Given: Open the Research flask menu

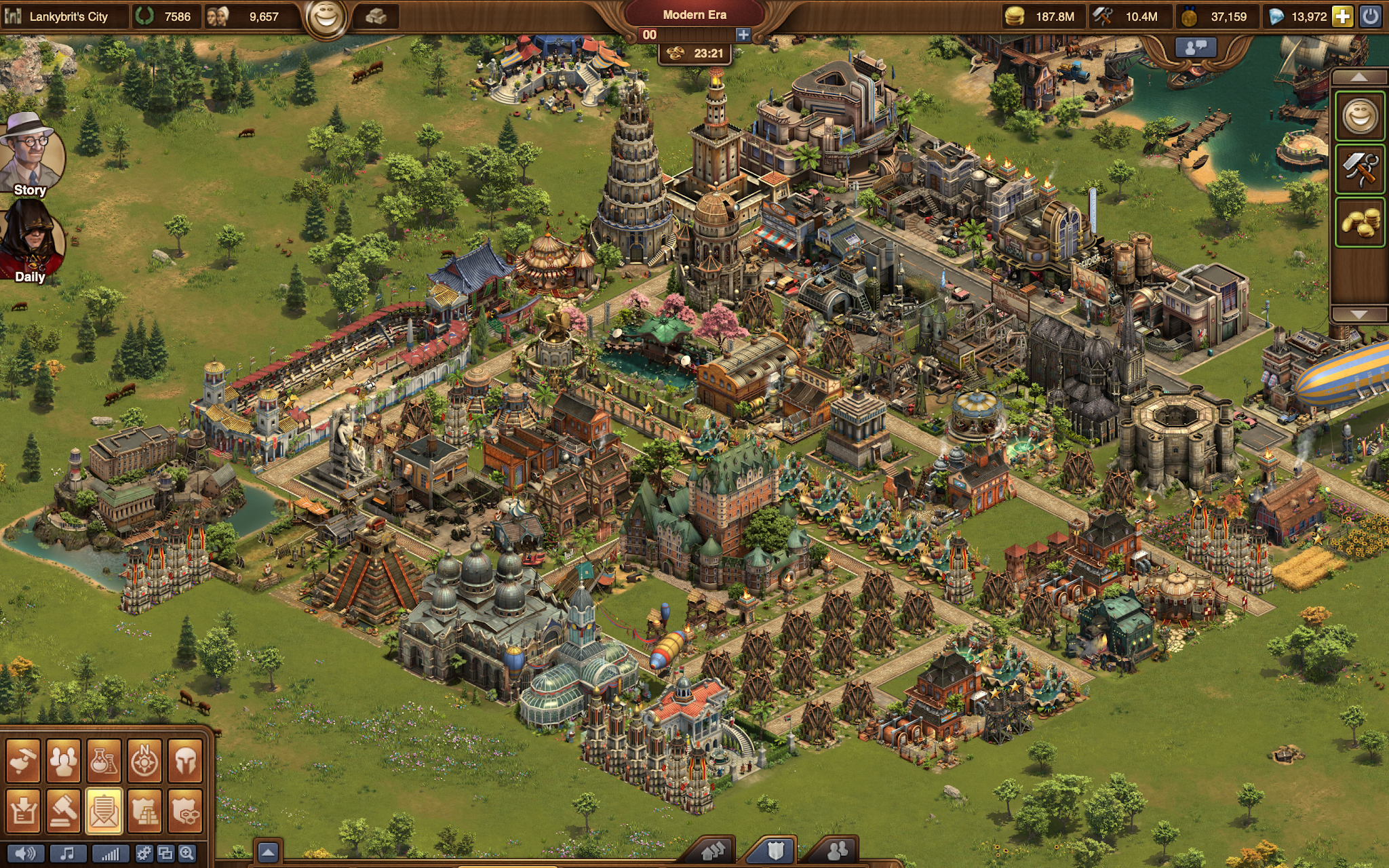Looking at the screenshot, I should pos(104,762).
